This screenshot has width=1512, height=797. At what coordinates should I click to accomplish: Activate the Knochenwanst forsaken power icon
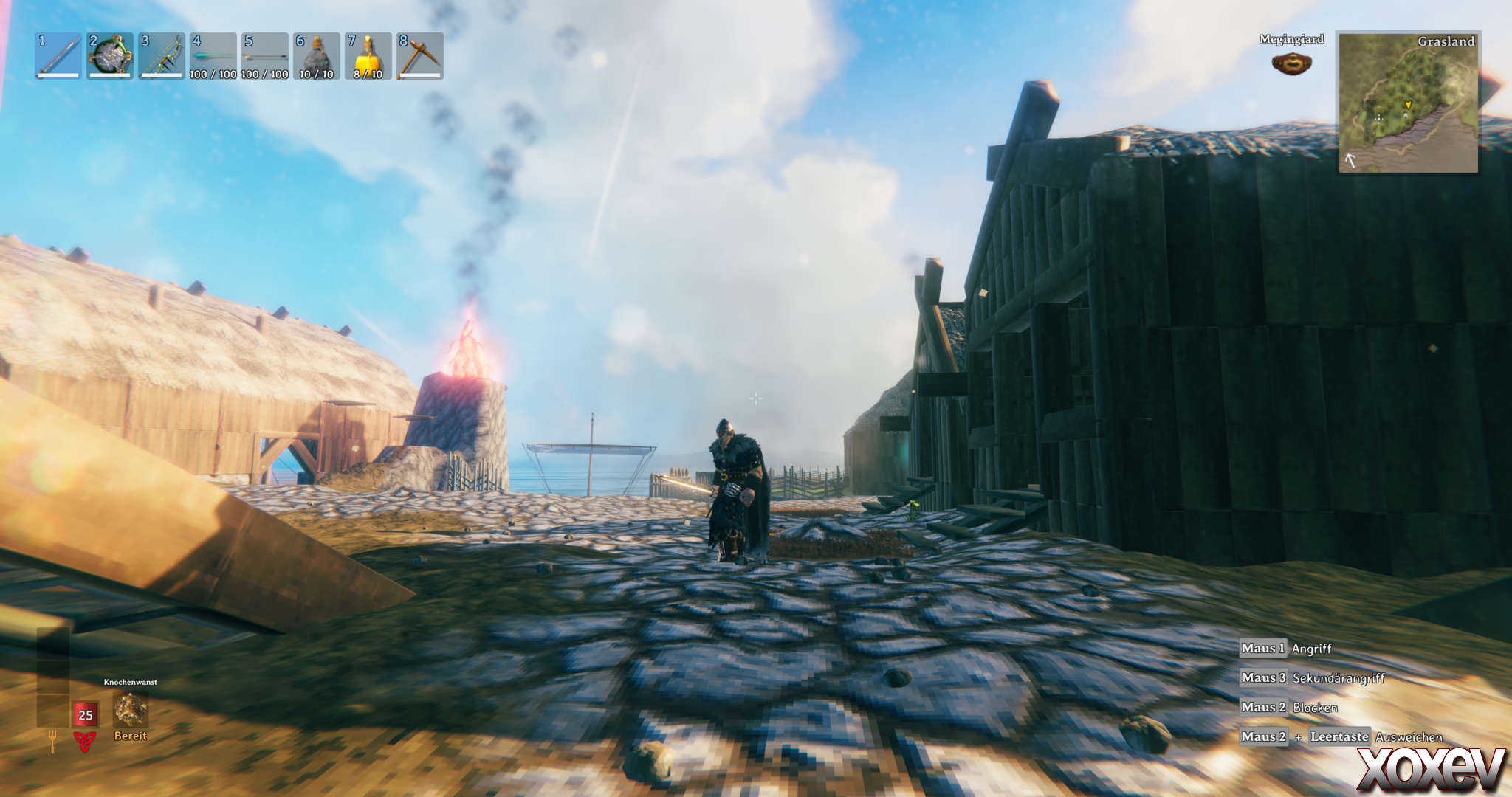tap(131, 710)
